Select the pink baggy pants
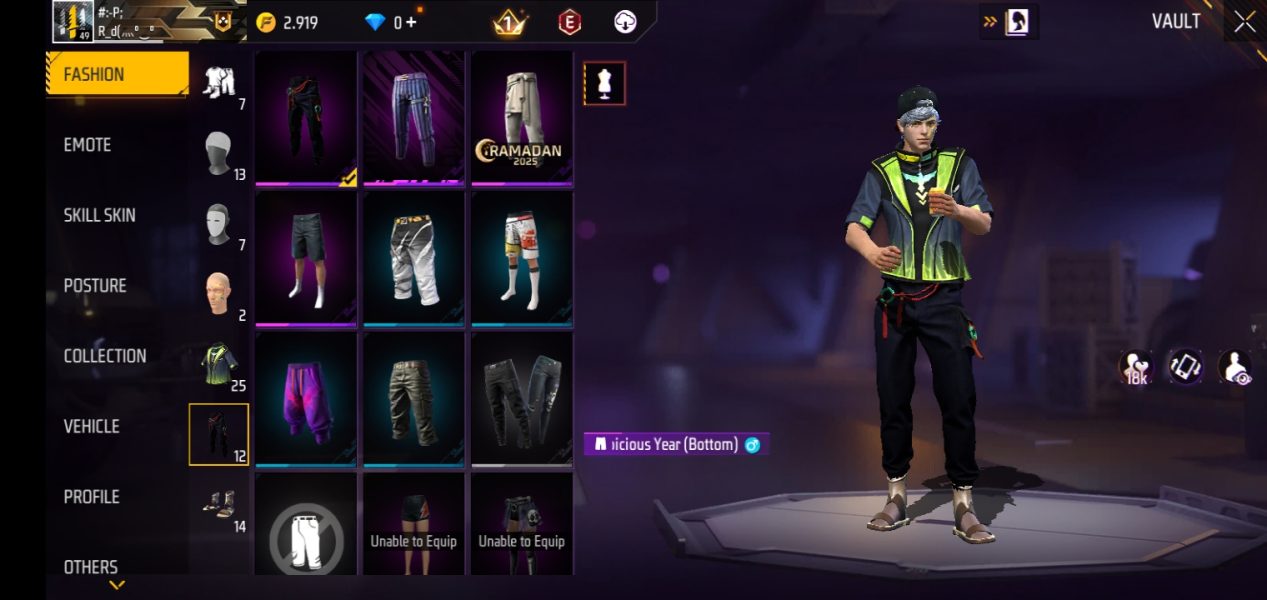1267x600 pixels. pyautogui.click(x=305, y=399)
